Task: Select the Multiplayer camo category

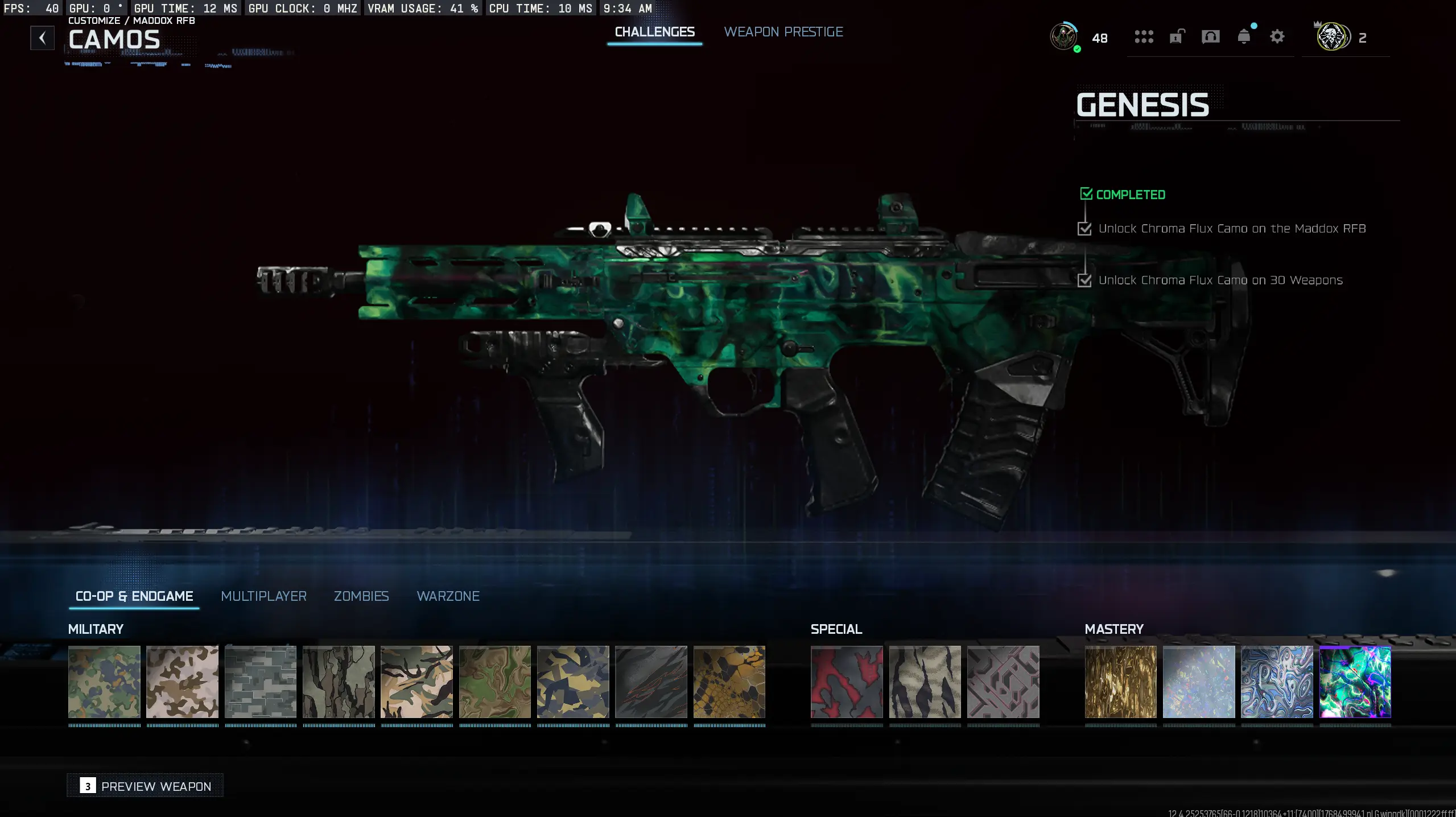Action: (x=263, y=596)
